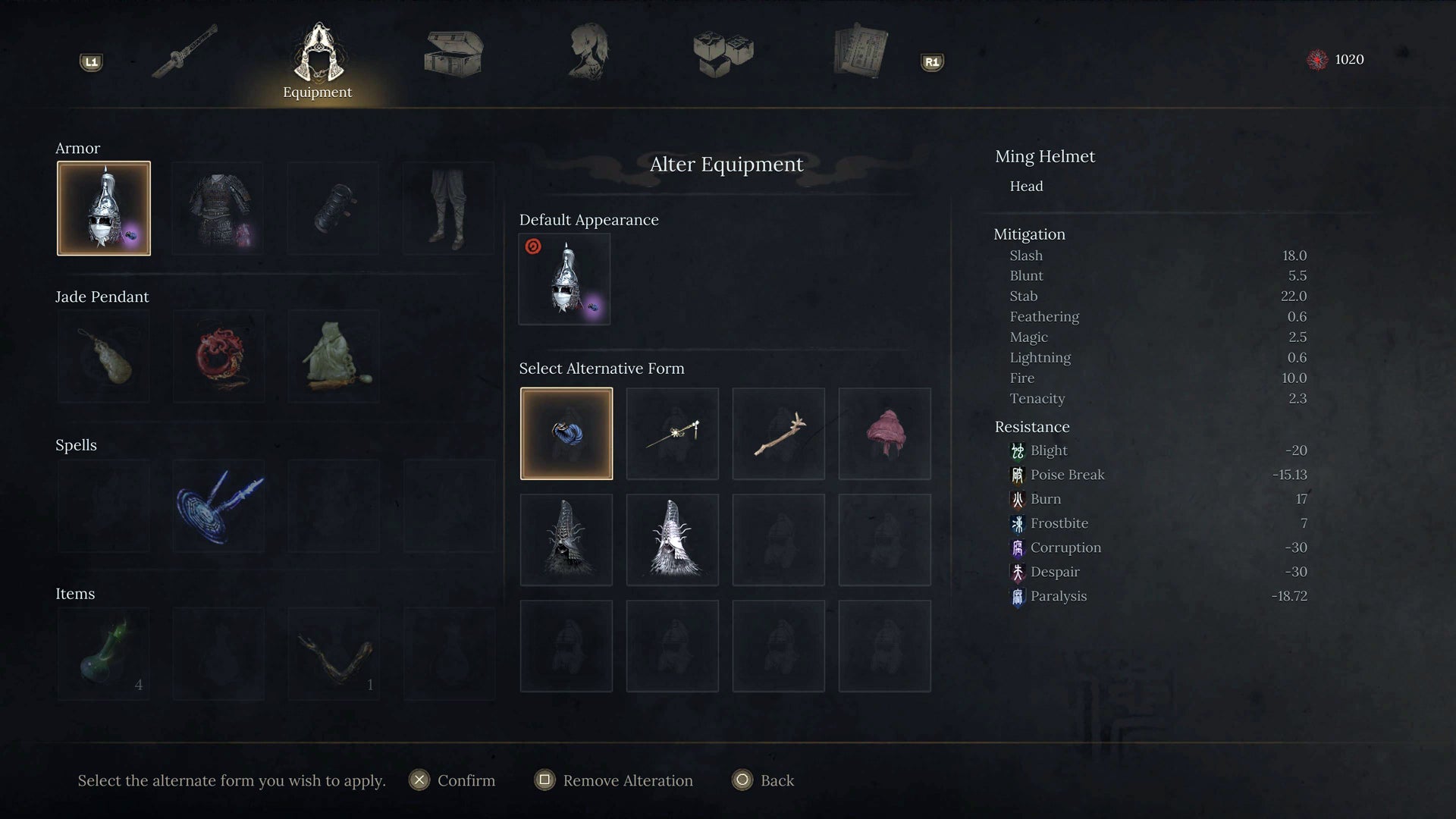Choose the blue headwrap alternative form
This screenshot has width=1456, height=819.
(x=566, y=434)
